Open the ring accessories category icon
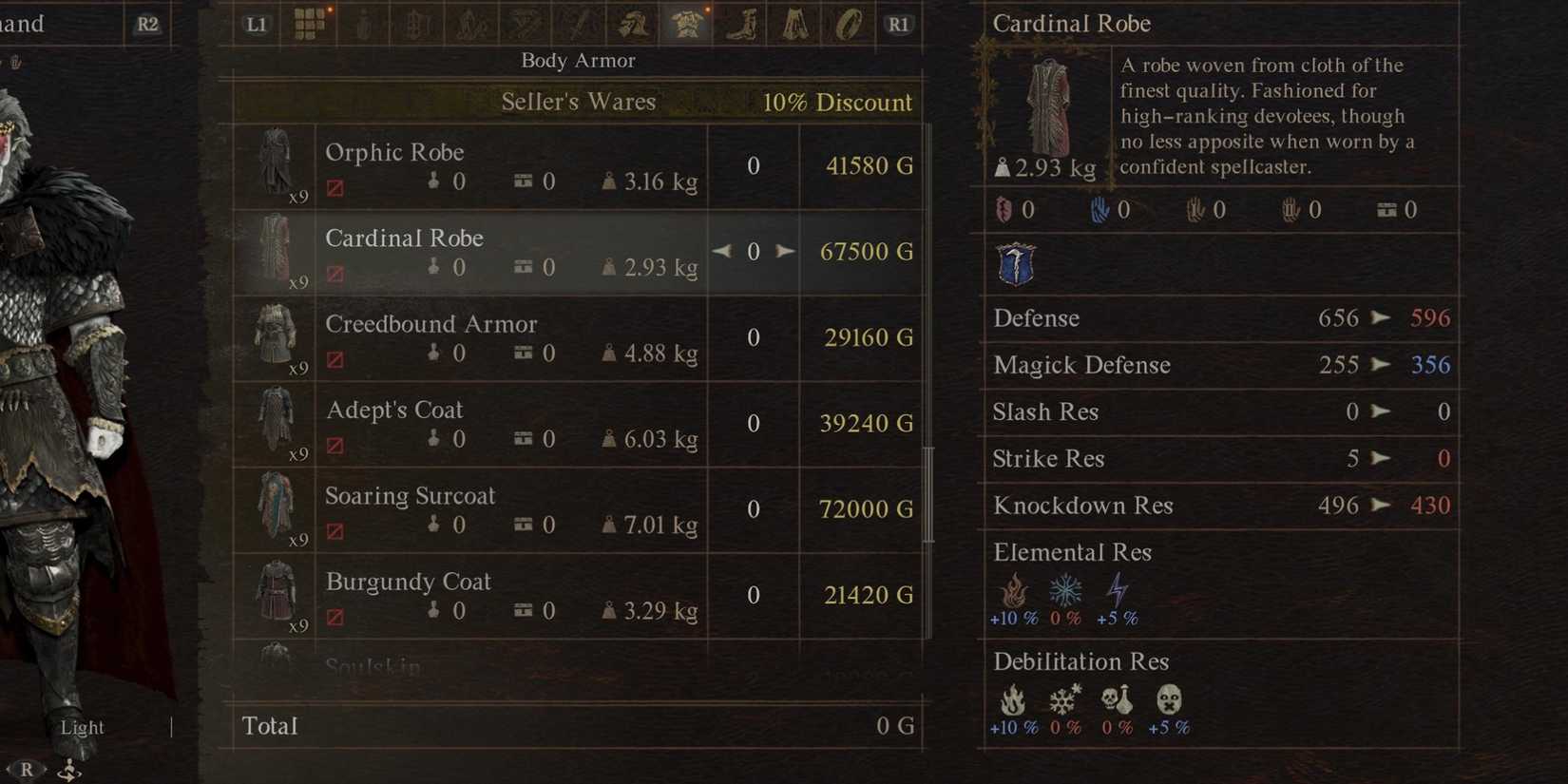The height and width of the screenshot is (784, 1568). point(848,23)
